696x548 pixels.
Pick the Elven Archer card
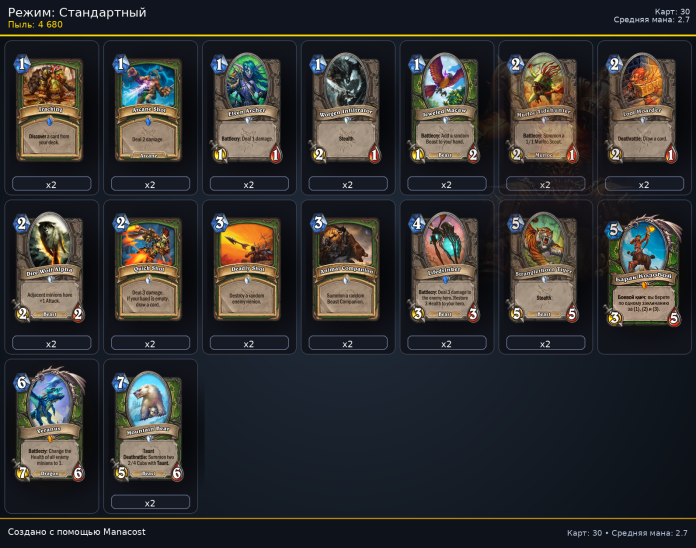(x=249, y=108)
